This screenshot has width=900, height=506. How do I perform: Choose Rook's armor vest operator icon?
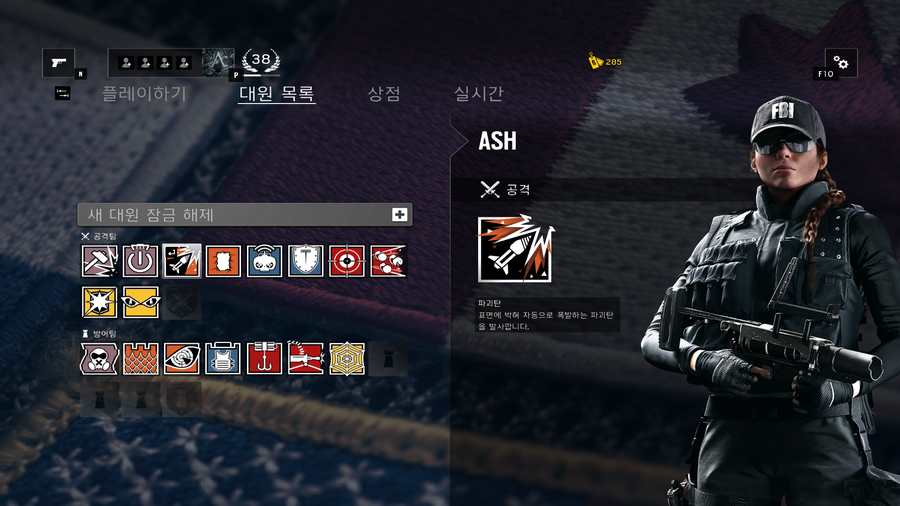pos(223,358)
